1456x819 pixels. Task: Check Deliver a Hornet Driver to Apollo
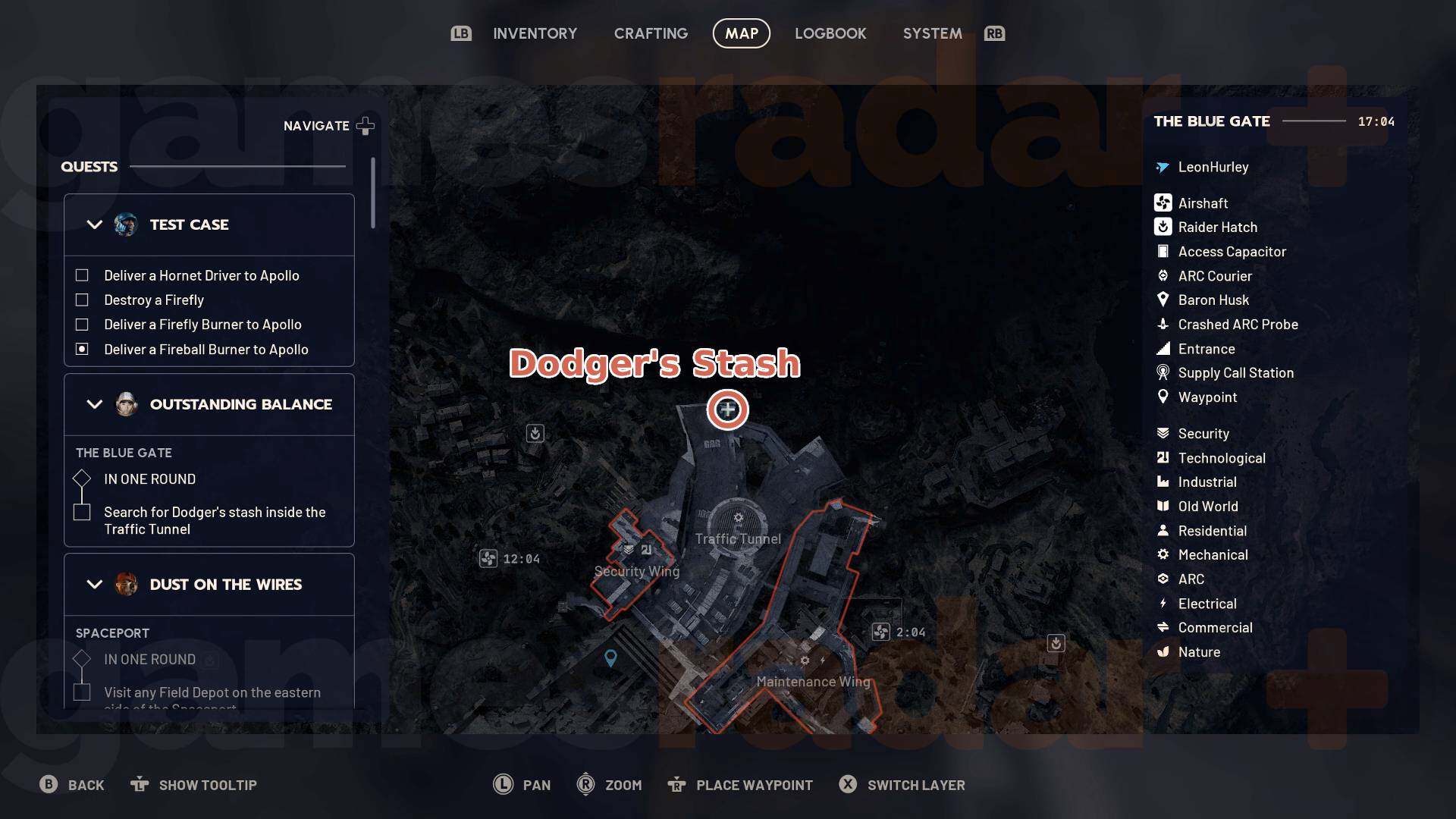[x=81, y=275]
